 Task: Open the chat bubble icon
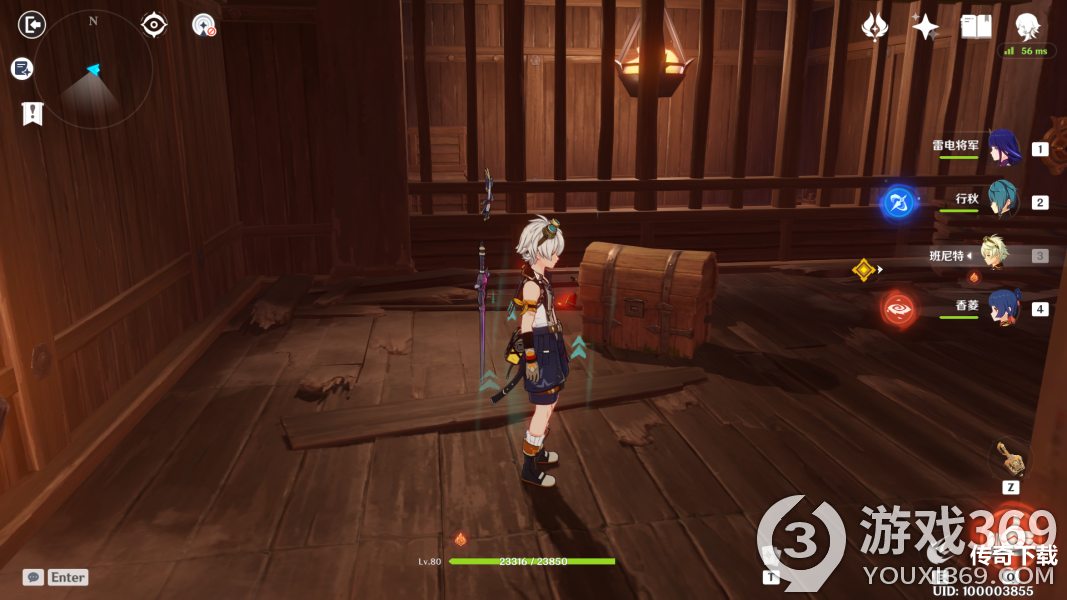pyautogui.click(x=33, y=577)
